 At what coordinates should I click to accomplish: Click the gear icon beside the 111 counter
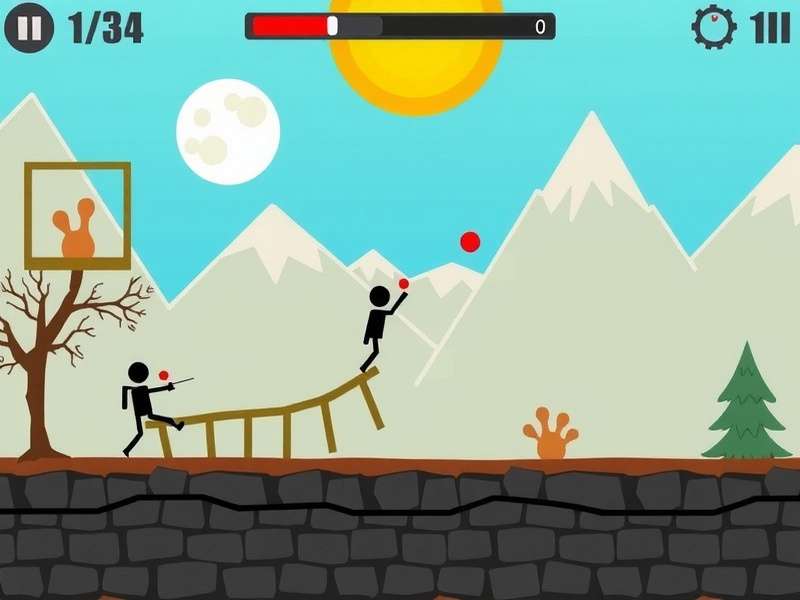[x=714, y=27]
